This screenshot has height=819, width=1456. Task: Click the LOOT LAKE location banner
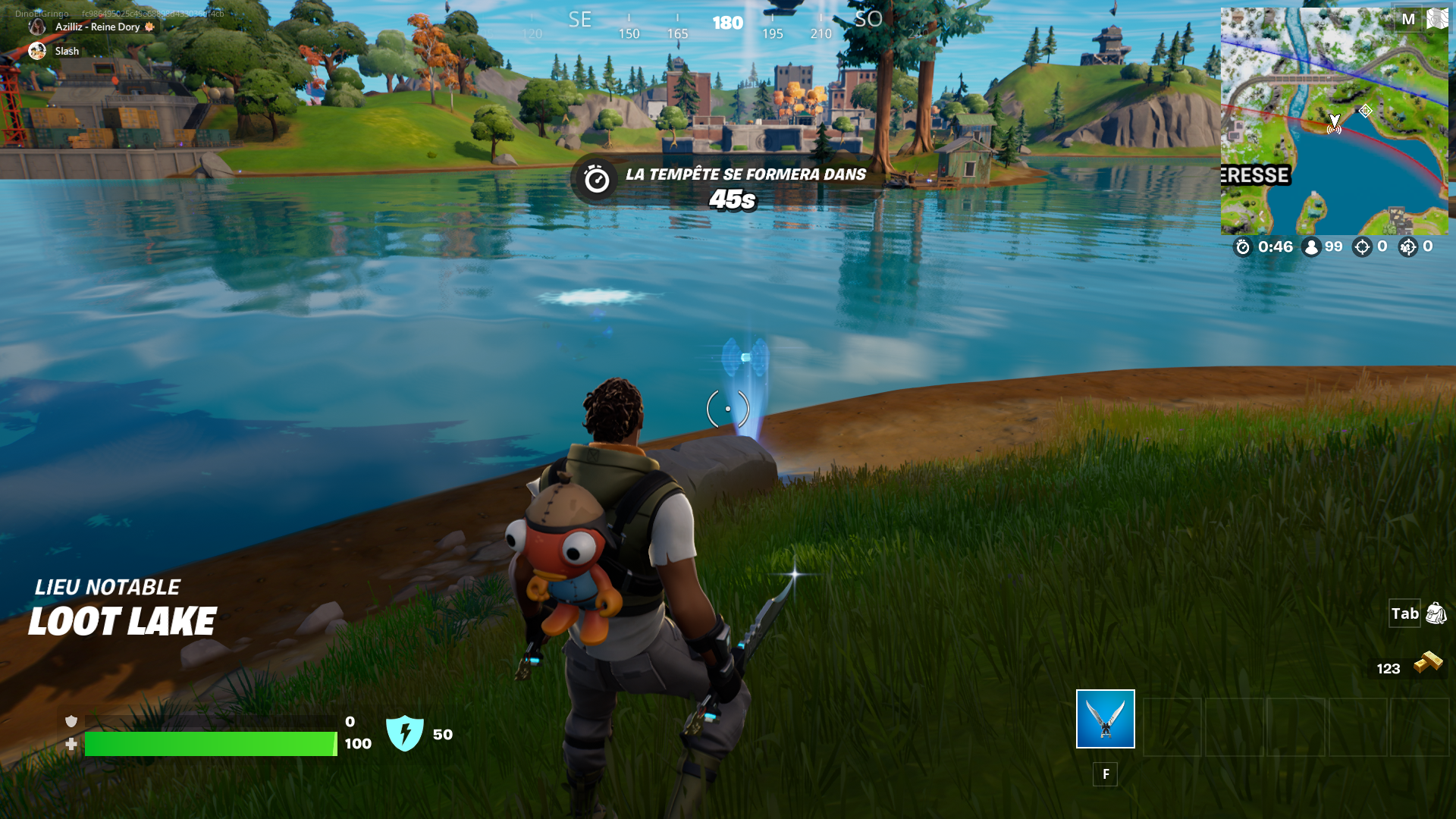click(x=121, y=621)
